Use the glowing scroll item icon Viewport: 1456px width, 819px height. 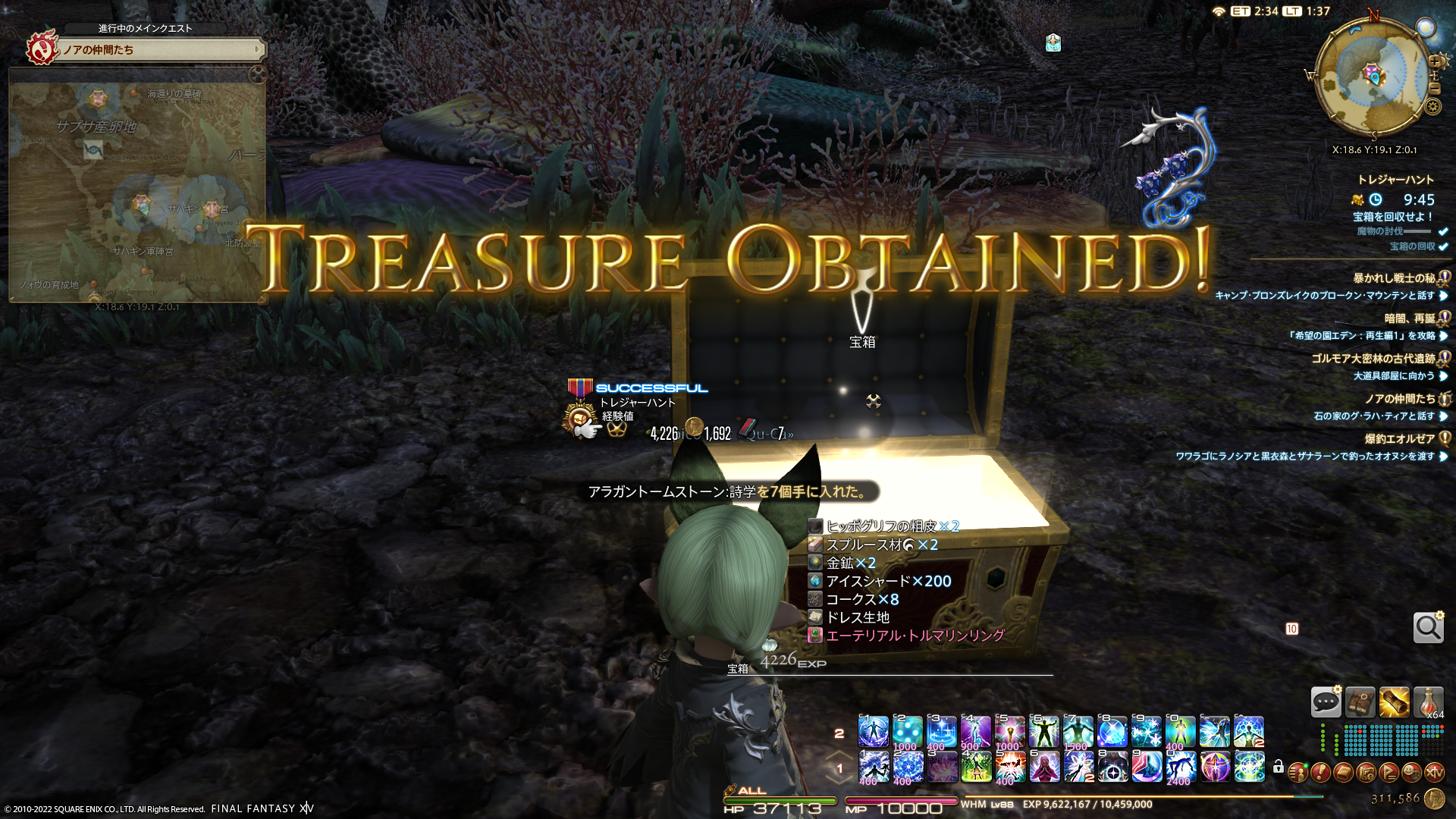click(1394, 702)
